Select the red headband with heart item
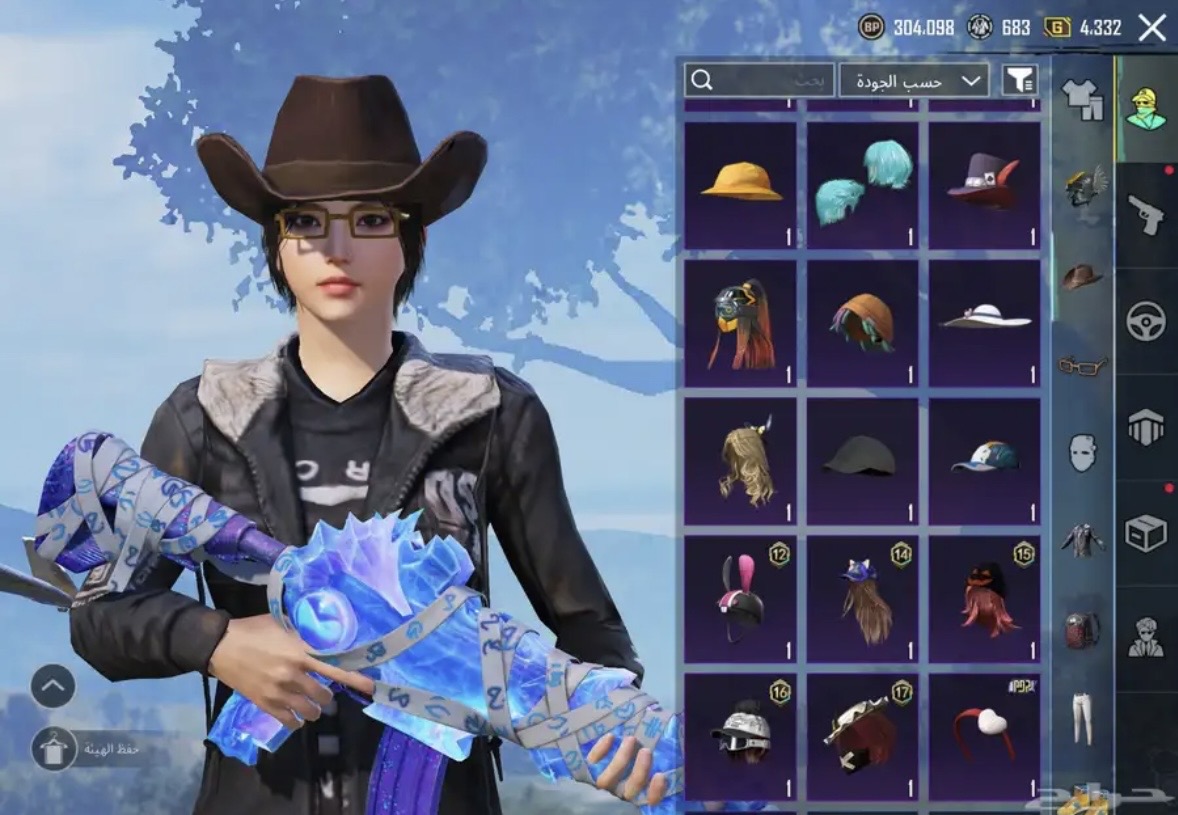 (x=985, y=736)
